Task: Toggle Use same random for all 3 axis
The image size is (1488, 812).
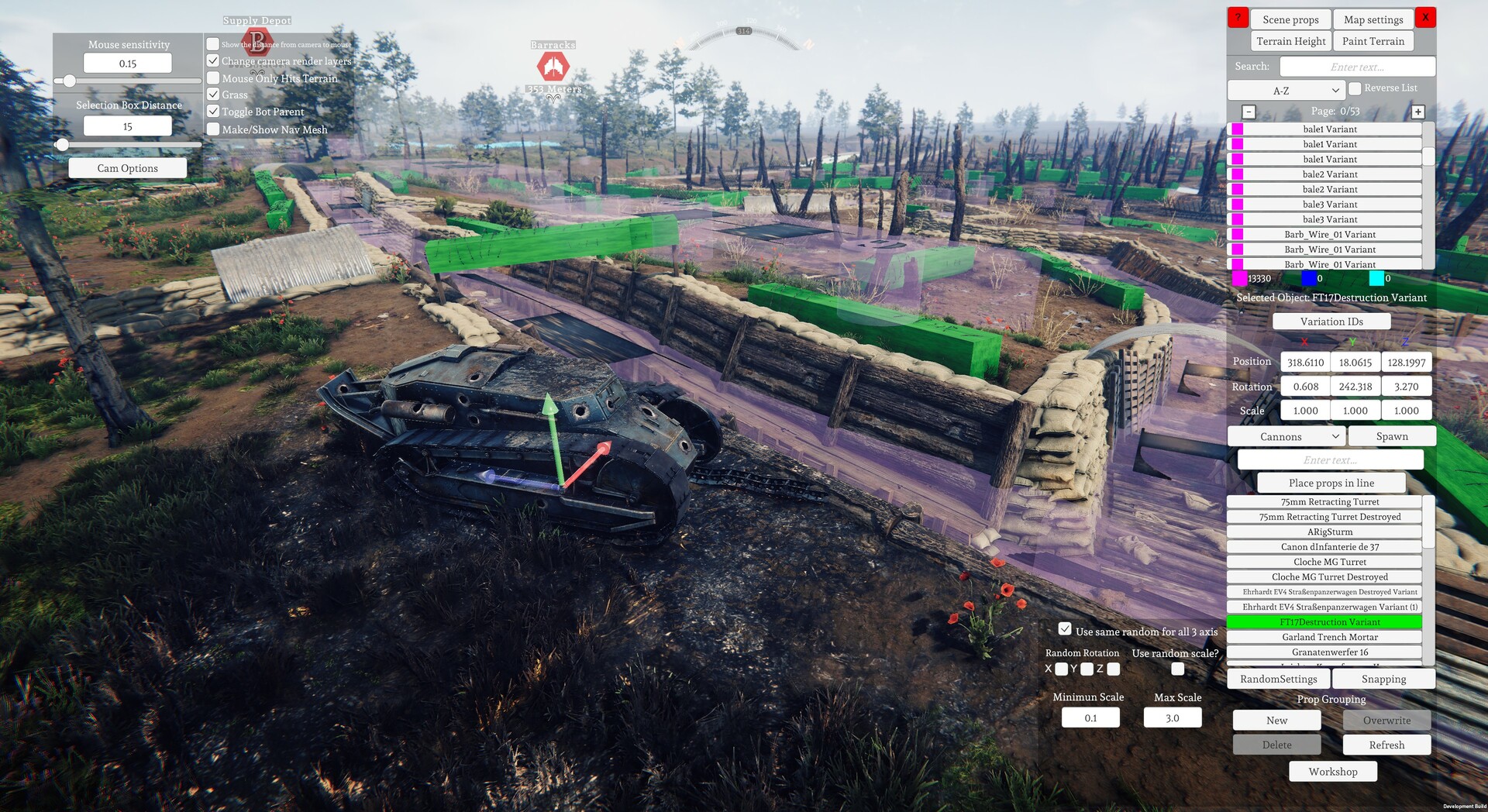Action: [x=1065, y=629]
